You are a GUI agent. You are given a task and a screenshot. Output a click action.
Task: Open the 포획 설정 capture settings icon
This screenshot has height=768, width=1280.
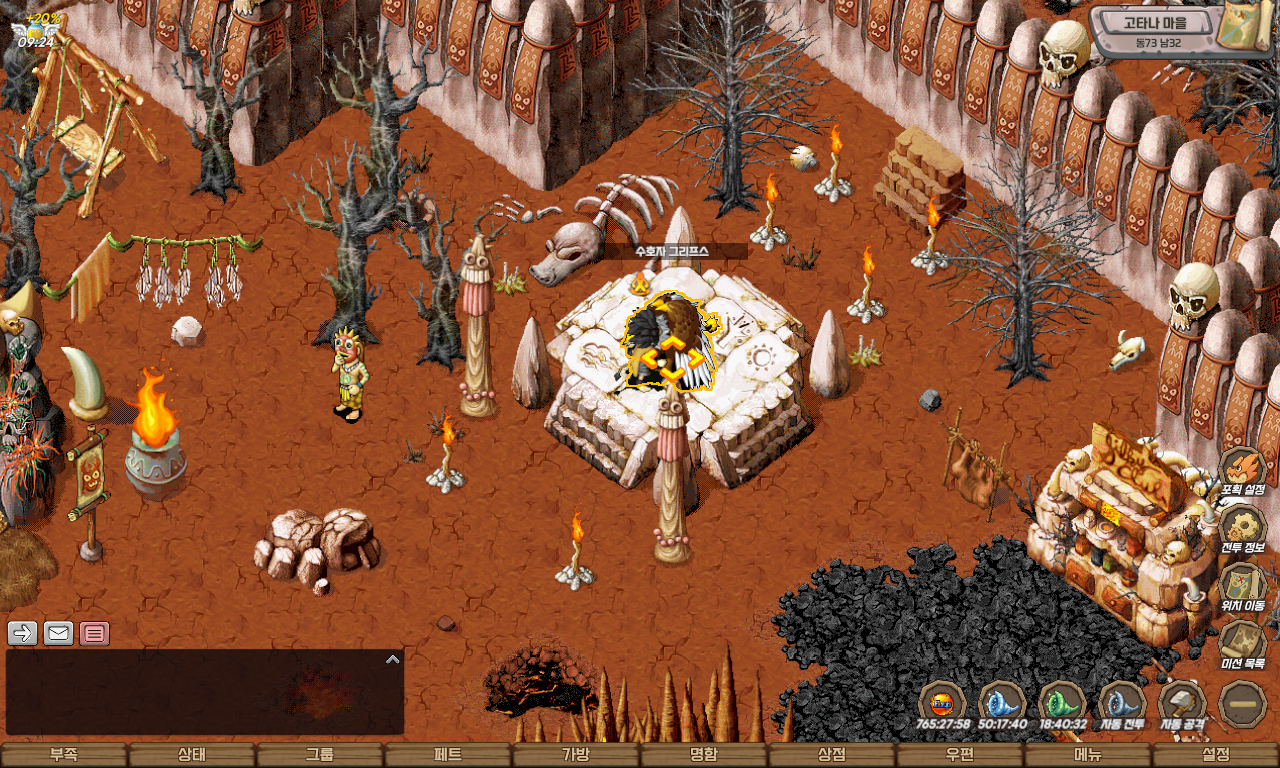point(1243,468)
